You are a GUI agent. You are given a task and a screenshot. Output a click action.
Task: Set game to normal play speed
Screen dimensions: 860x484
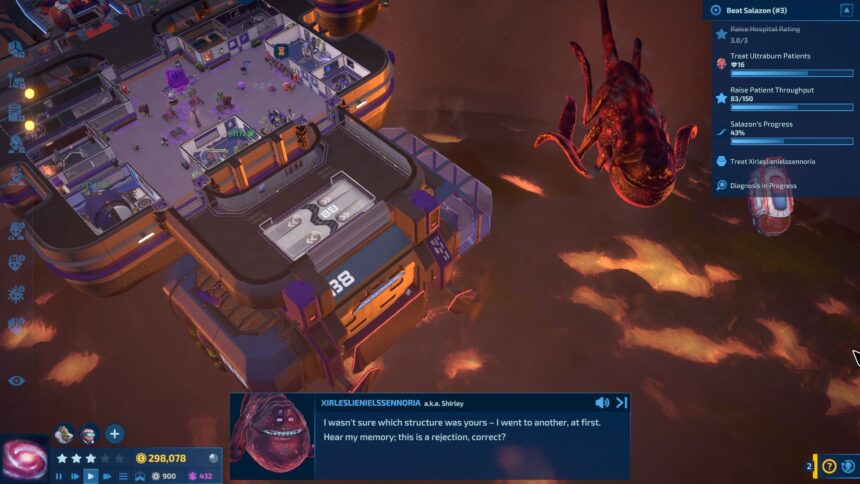click(91, 476)
